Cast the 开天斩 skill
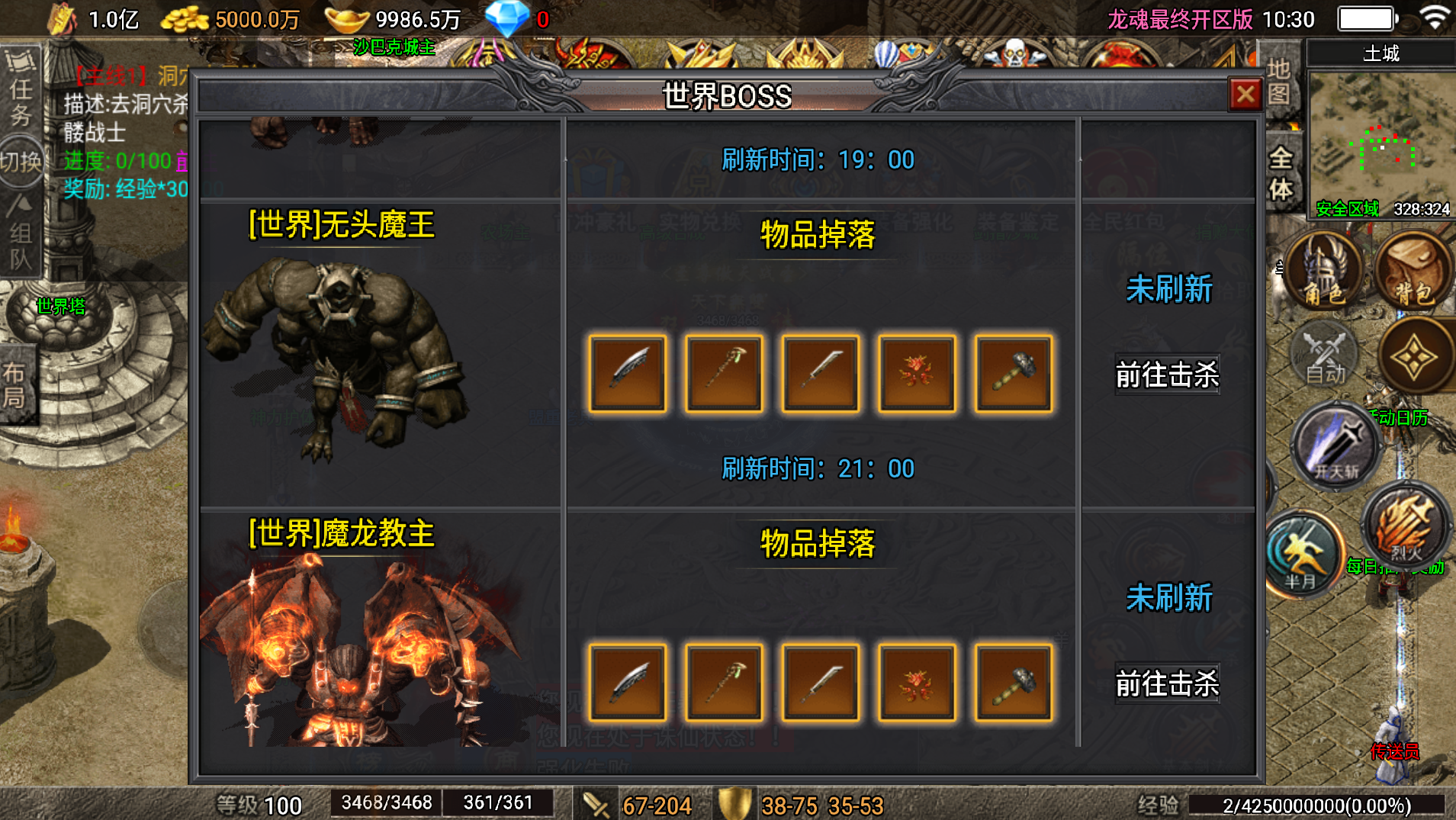 pos(1335,447)
